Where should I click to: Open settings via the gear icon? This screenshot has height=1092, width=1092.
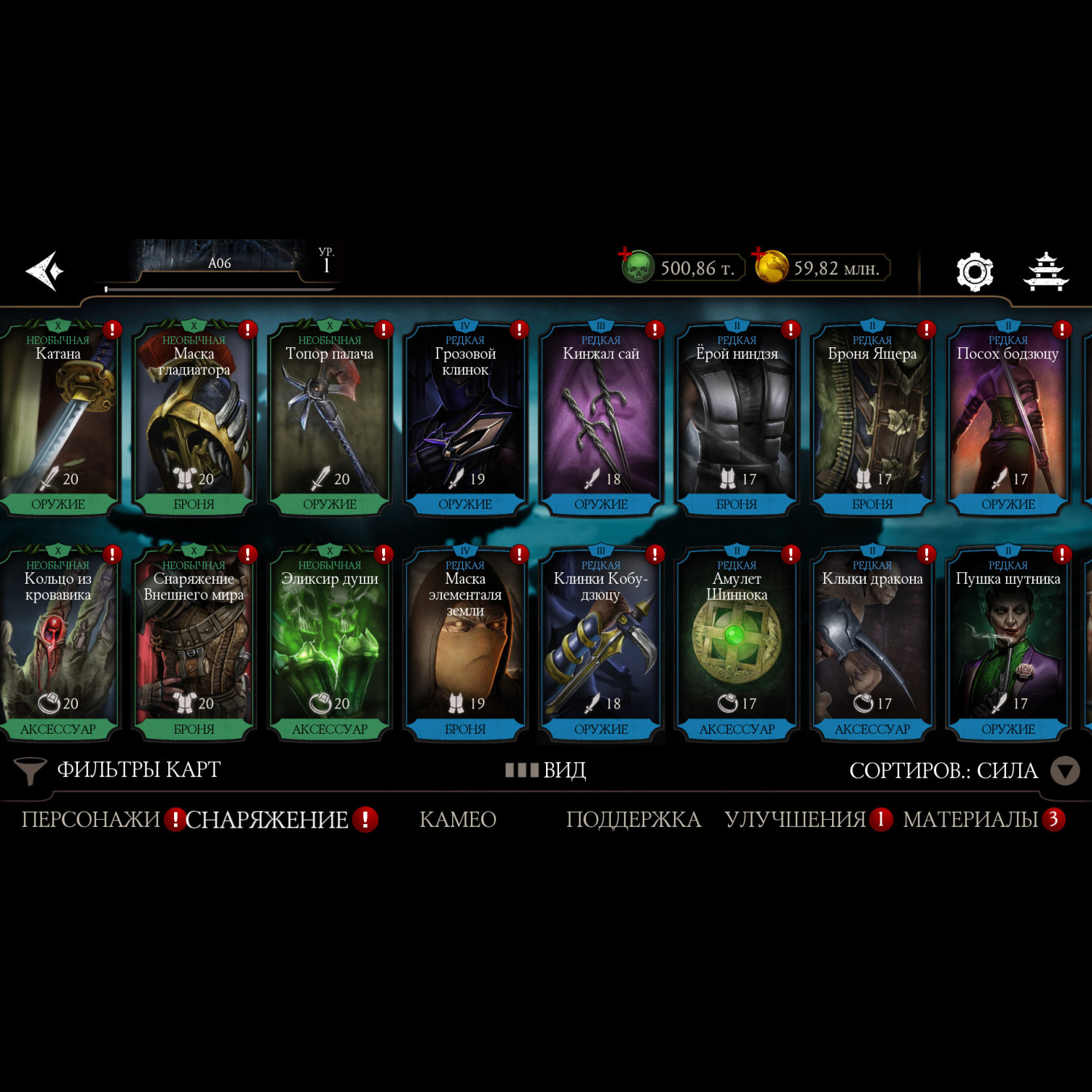pyautogui.click(x=974, y=272)
